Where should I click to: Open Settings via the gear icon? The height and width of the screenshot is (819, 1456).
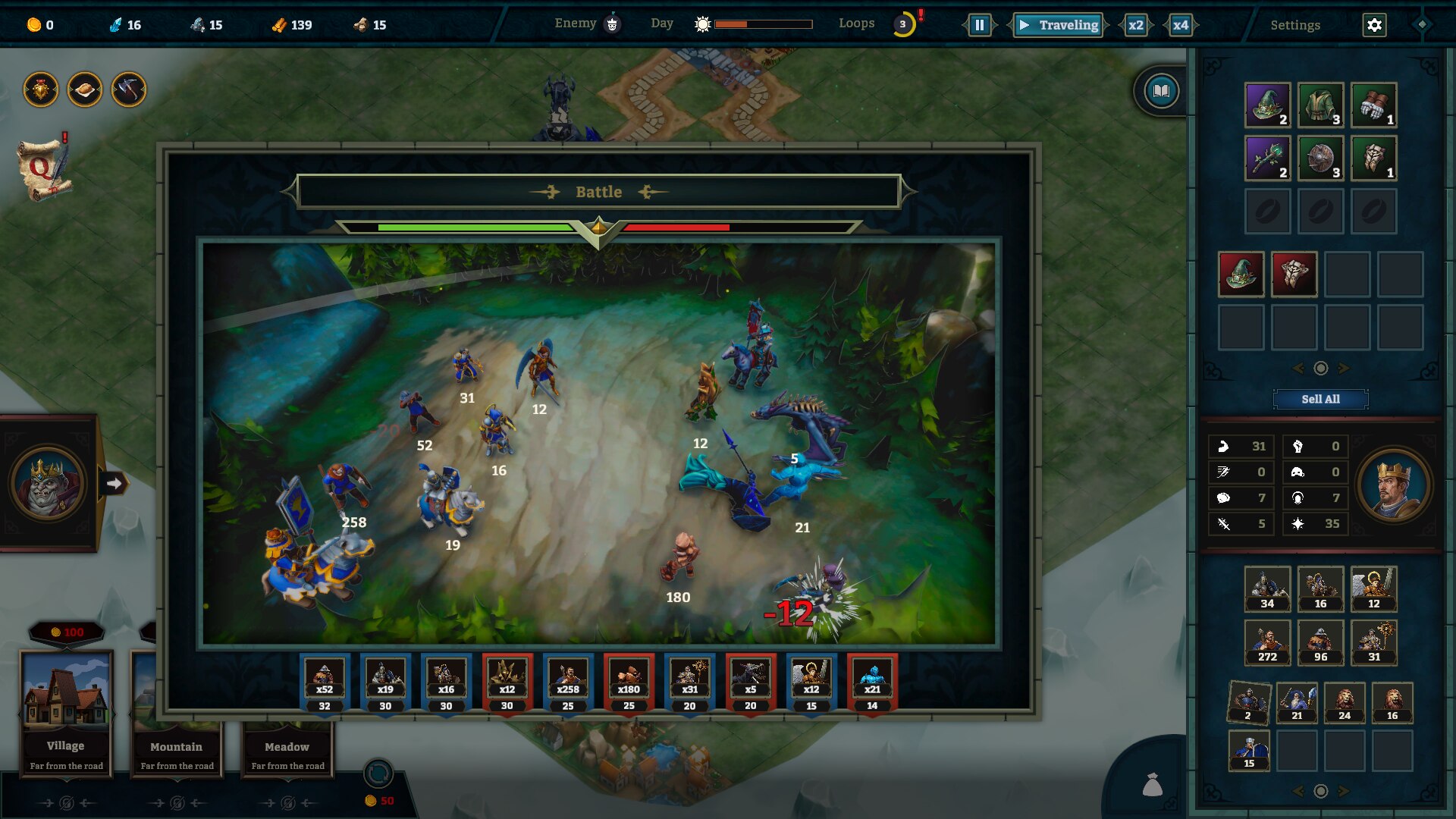coord(1374,25)
